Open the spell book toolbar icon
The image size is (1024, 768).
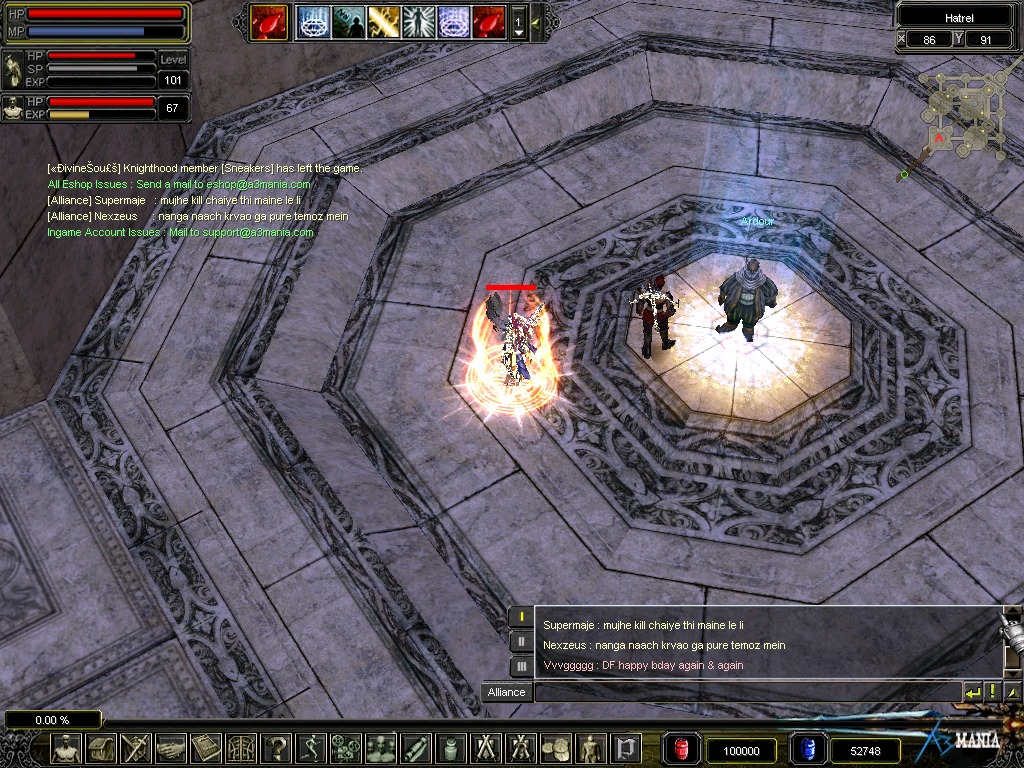tap(206, 748)
